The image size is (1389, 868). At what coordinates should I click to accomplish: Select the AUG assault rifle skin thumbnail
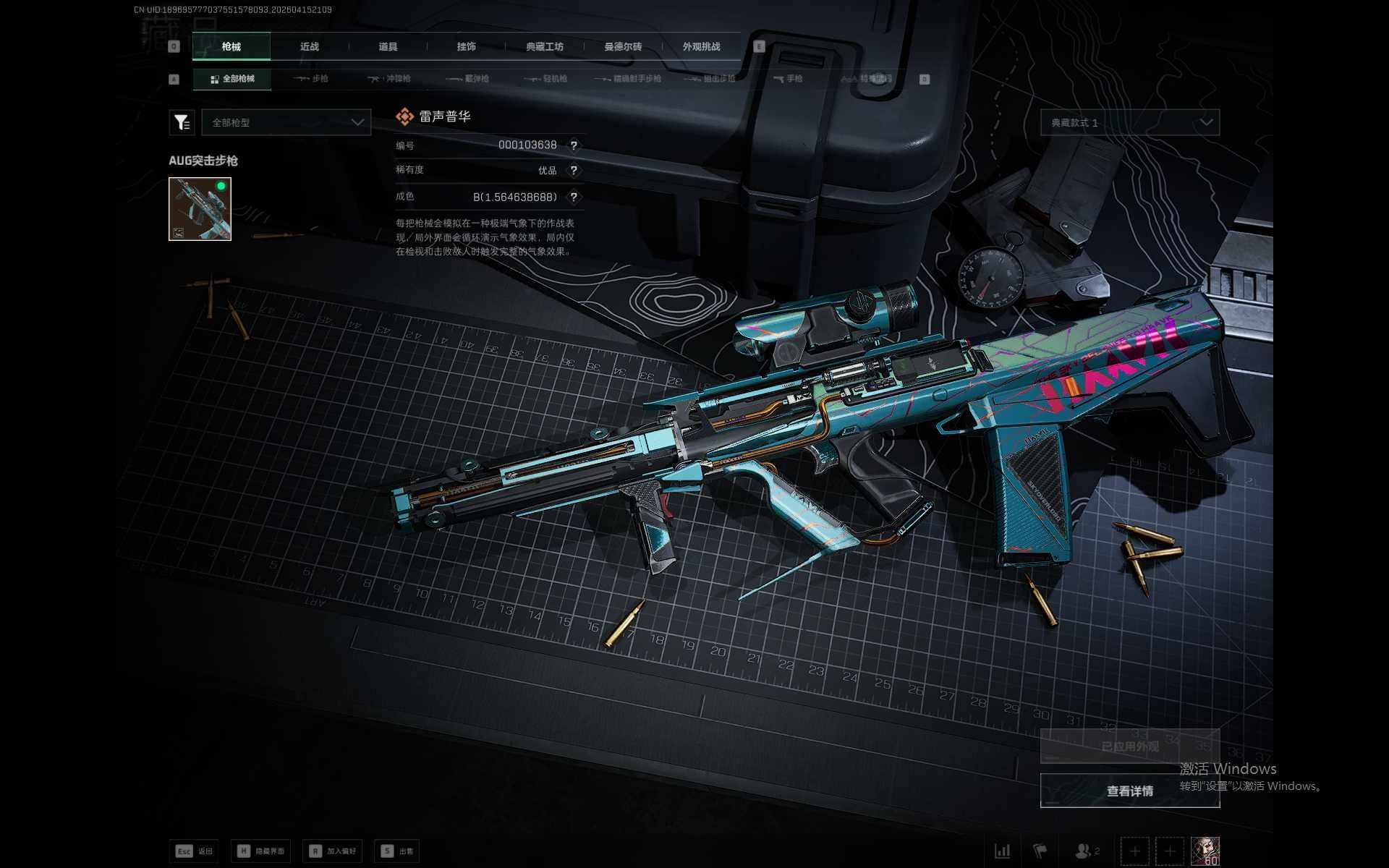[200, 209]
